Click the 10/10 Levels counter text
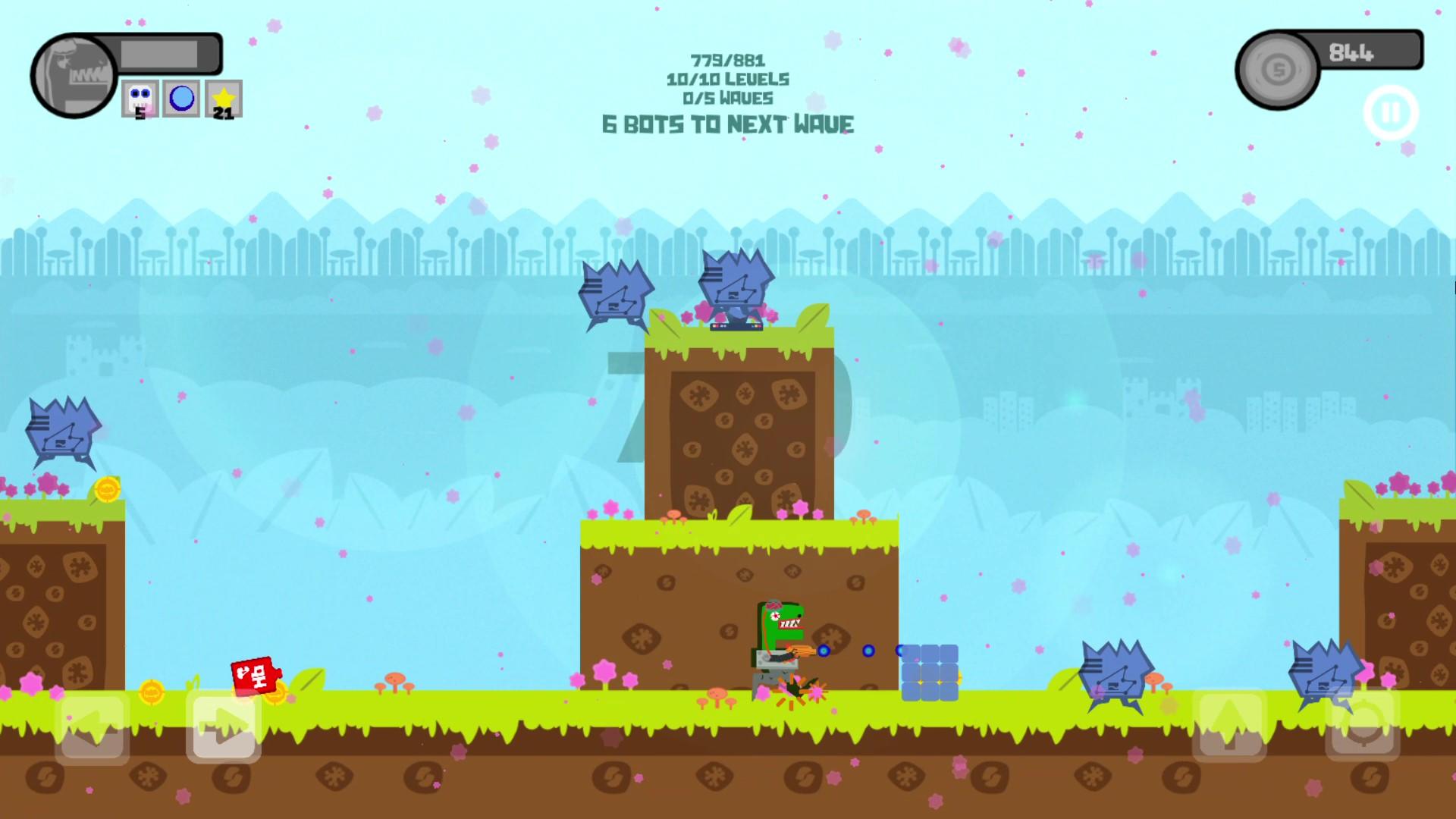The width and height of the screenshot is (1456, 819). coord(727,78)
